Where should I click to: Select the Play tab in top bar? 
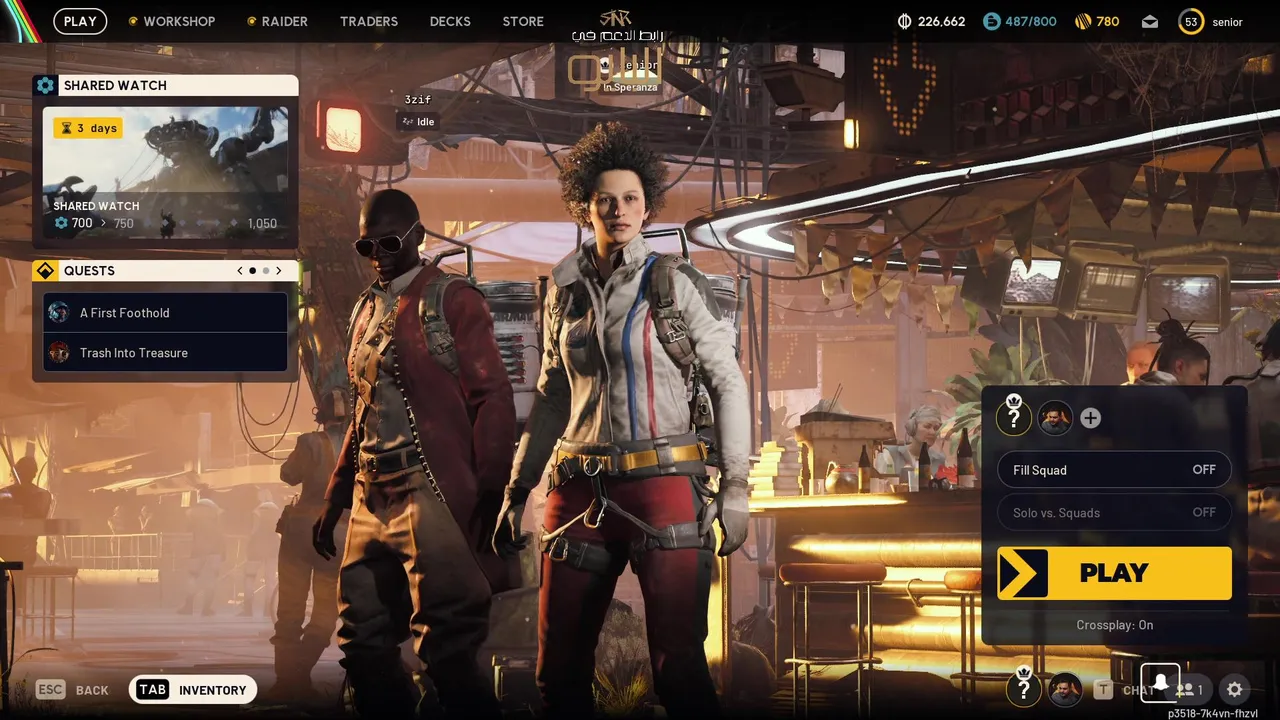point(80,21)
